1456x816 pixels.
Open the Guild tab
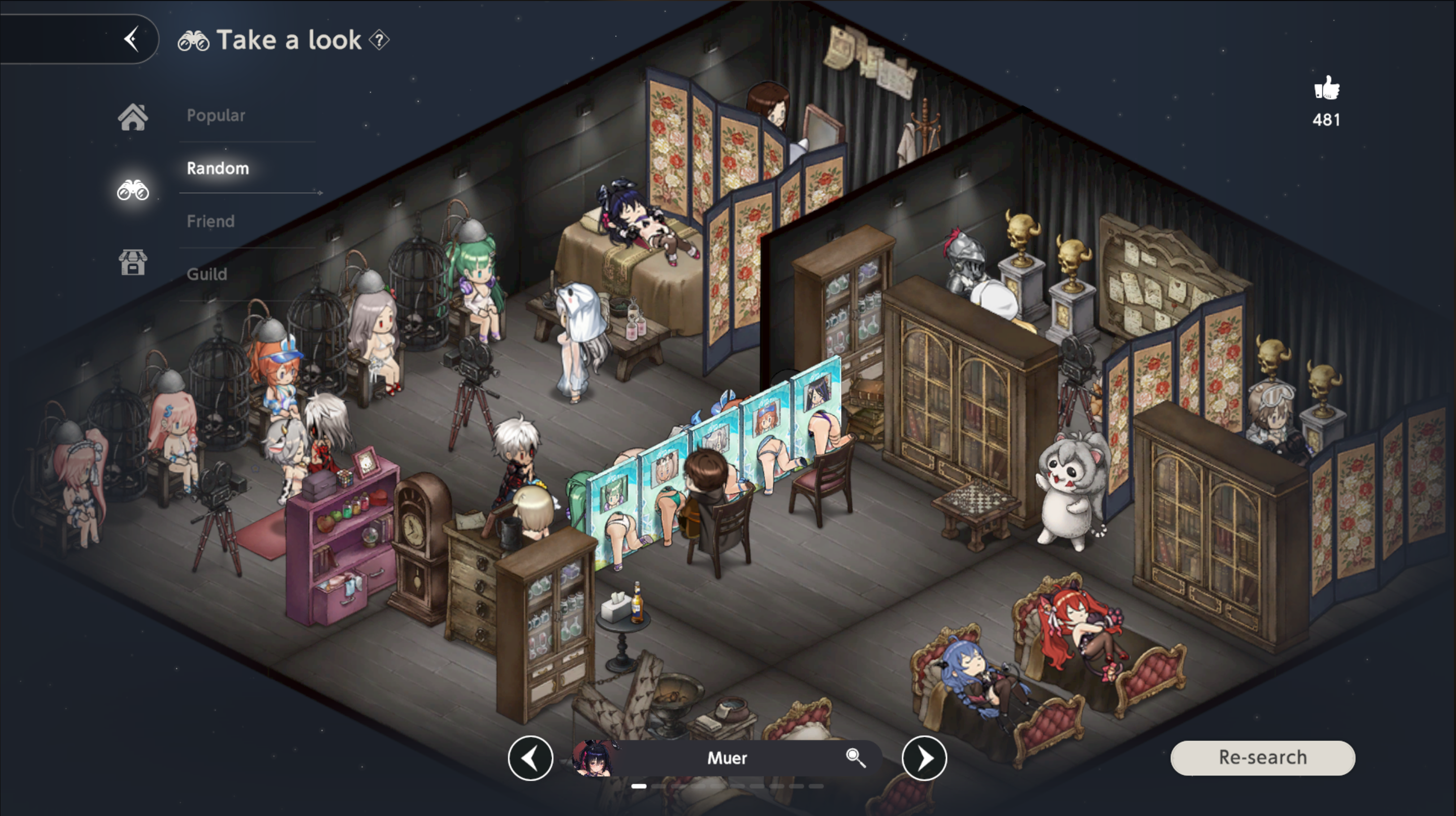tap(207, 274)
